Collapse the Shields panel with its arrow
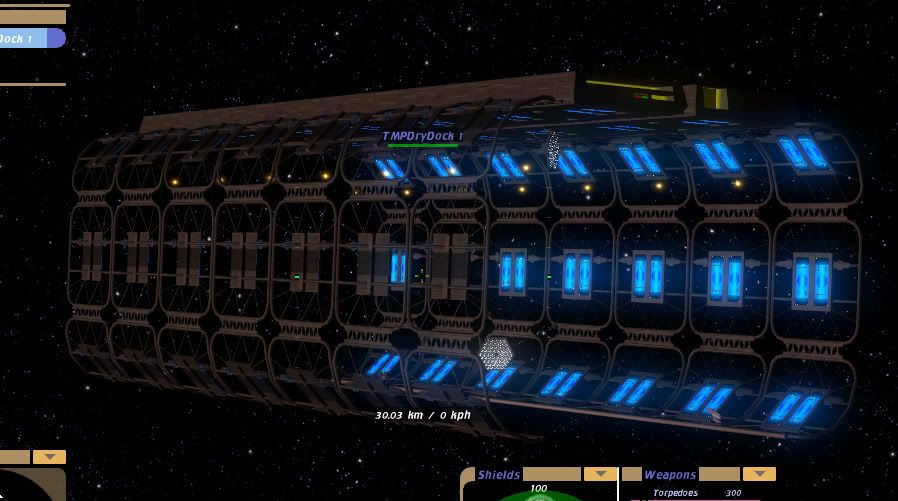 pyautogui.click(x=600, y=474)
